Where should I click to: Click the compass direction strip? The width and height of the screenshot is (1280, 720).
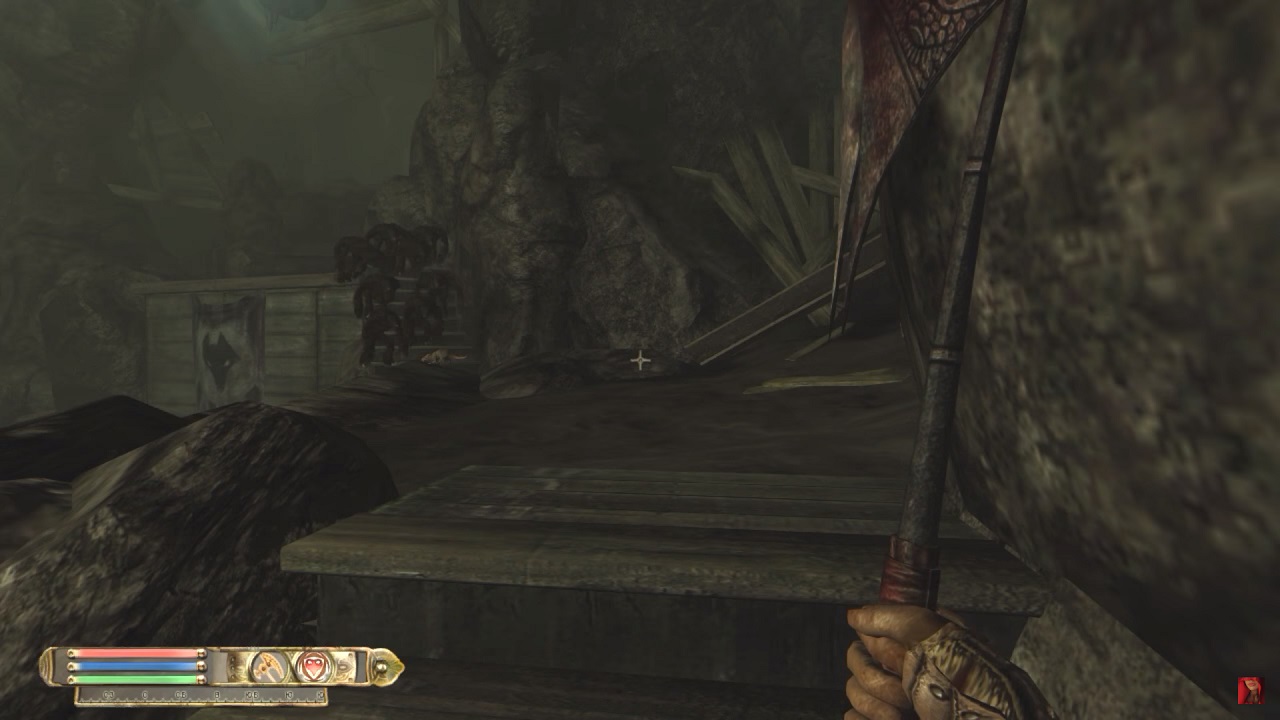click(x=200, y=694)
